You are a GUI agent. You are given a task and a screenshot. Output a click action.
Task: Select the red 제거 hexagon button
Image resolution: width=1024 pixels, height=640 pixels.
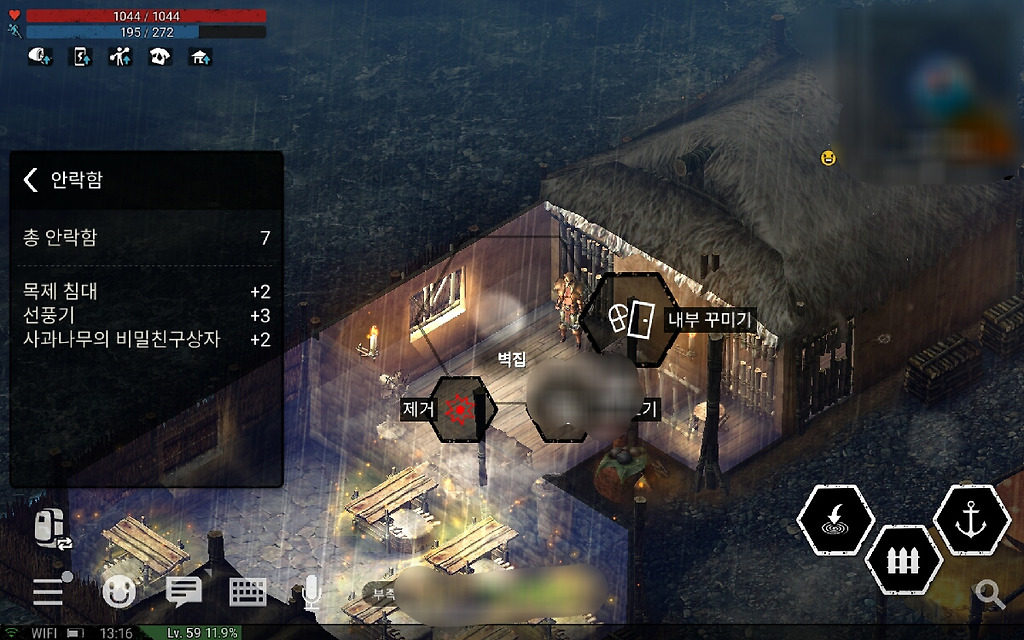click(461, 408)
